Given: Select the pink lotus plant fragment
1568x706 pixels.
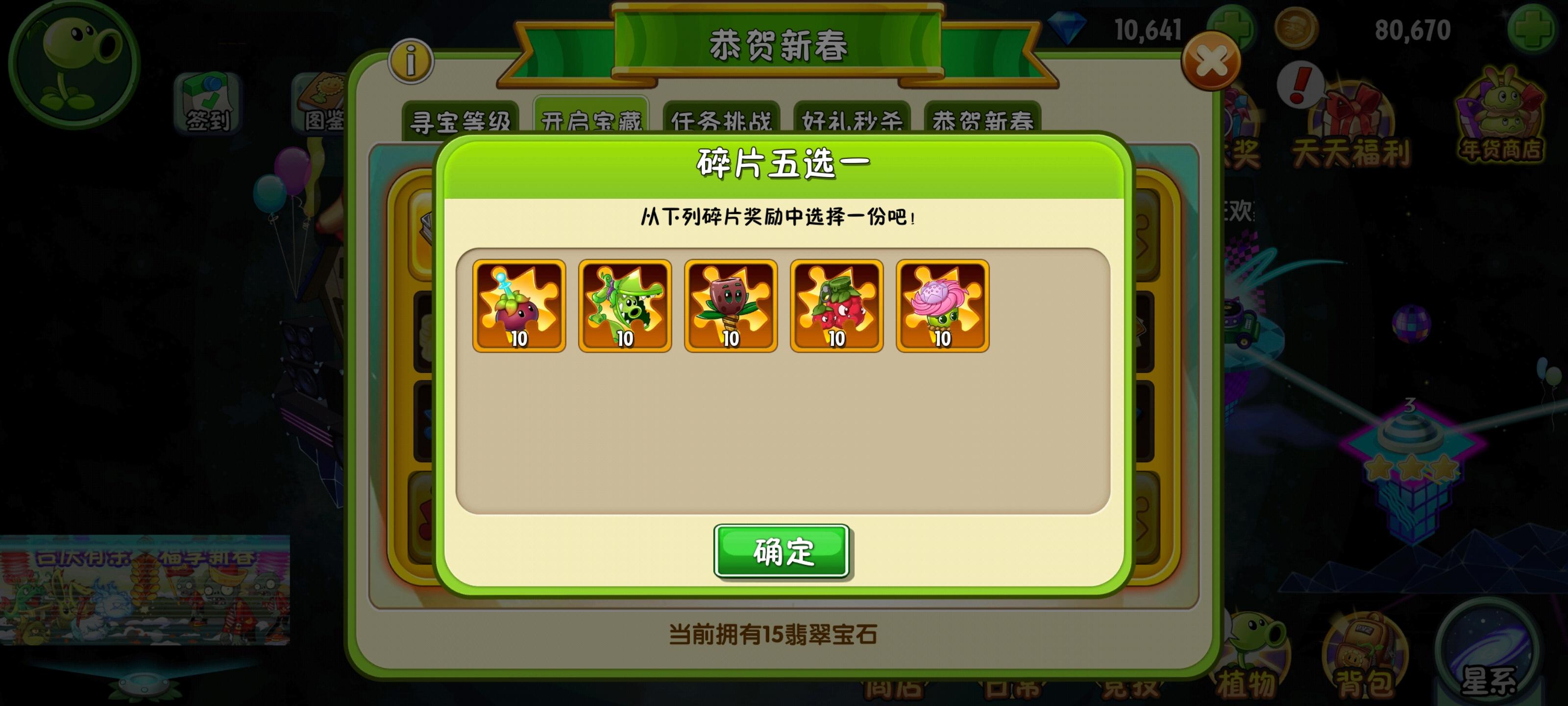Looking at the screenshot, I should [942, 307].
